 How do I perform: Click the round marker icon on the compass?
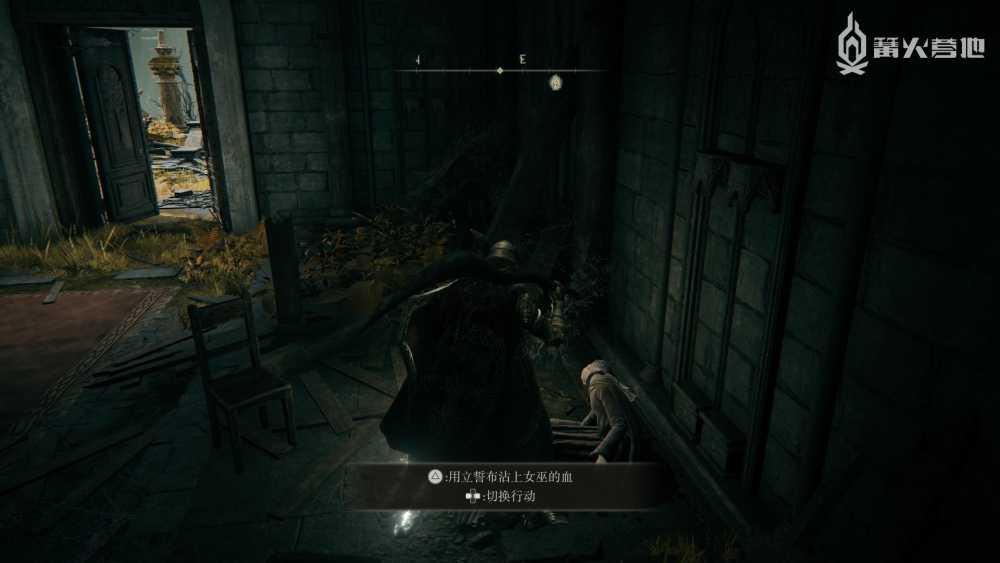[555, 83]
